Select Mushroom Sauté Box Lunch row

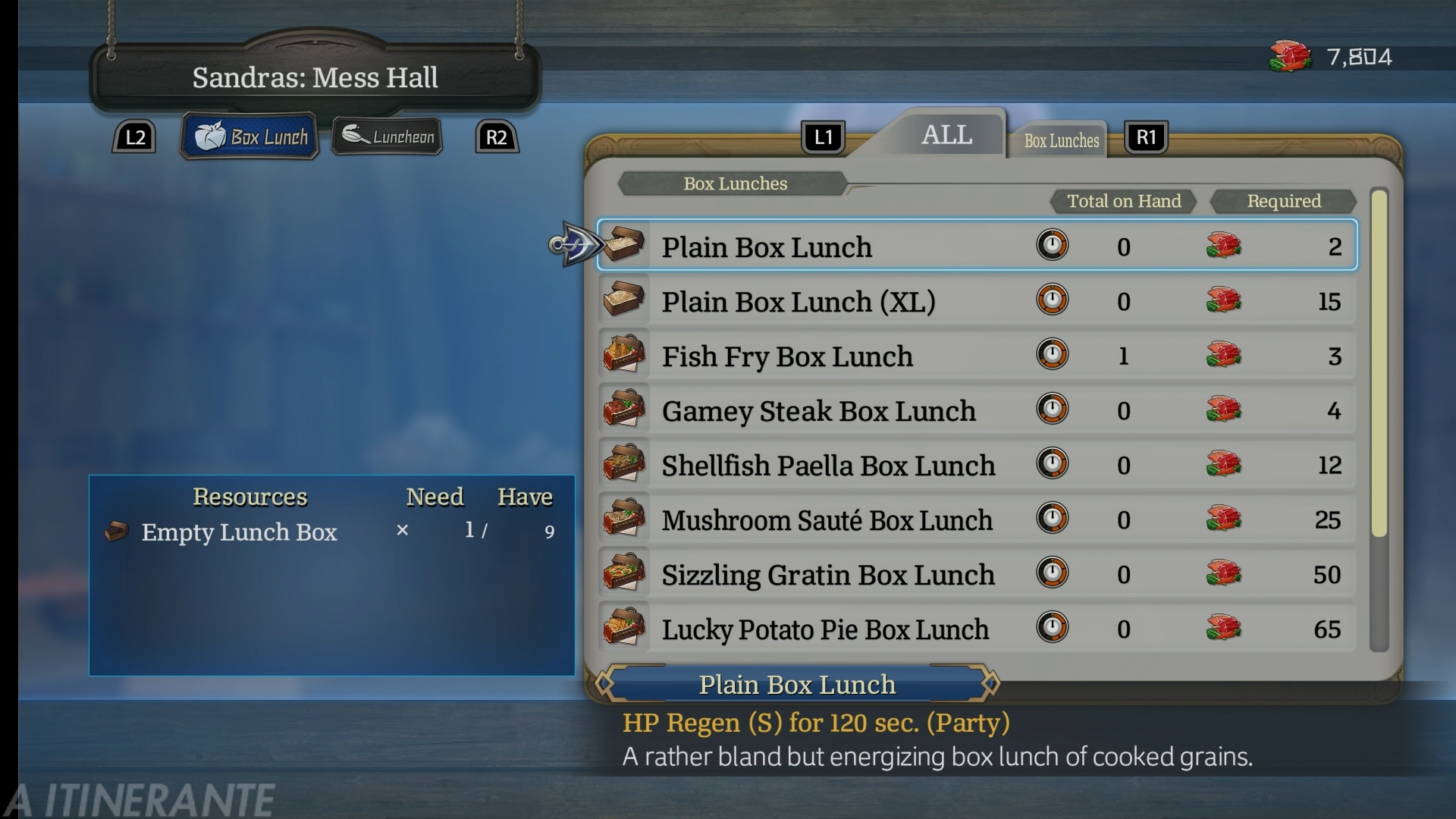[977, 519]
